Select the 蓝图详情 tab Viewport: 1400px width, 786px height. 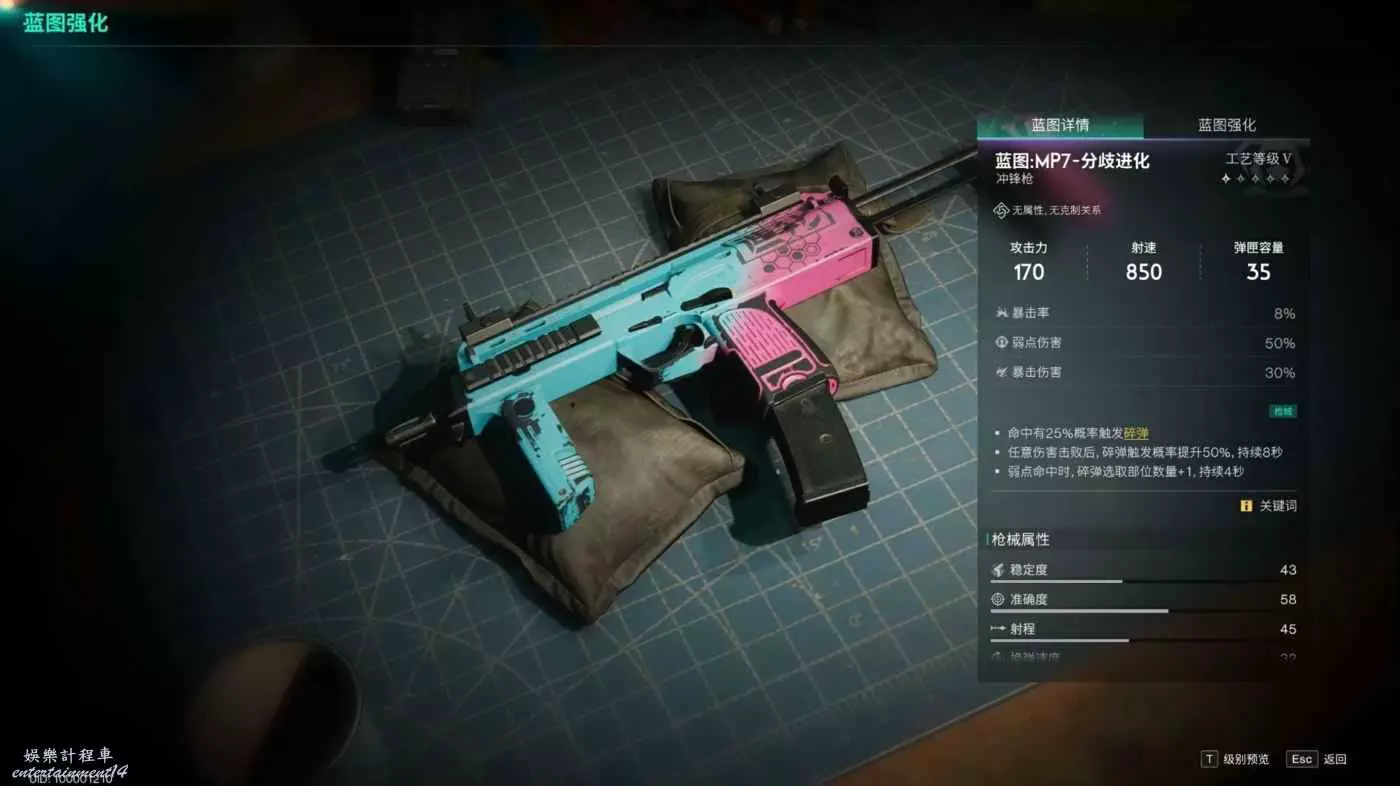tap(1060, 125)
